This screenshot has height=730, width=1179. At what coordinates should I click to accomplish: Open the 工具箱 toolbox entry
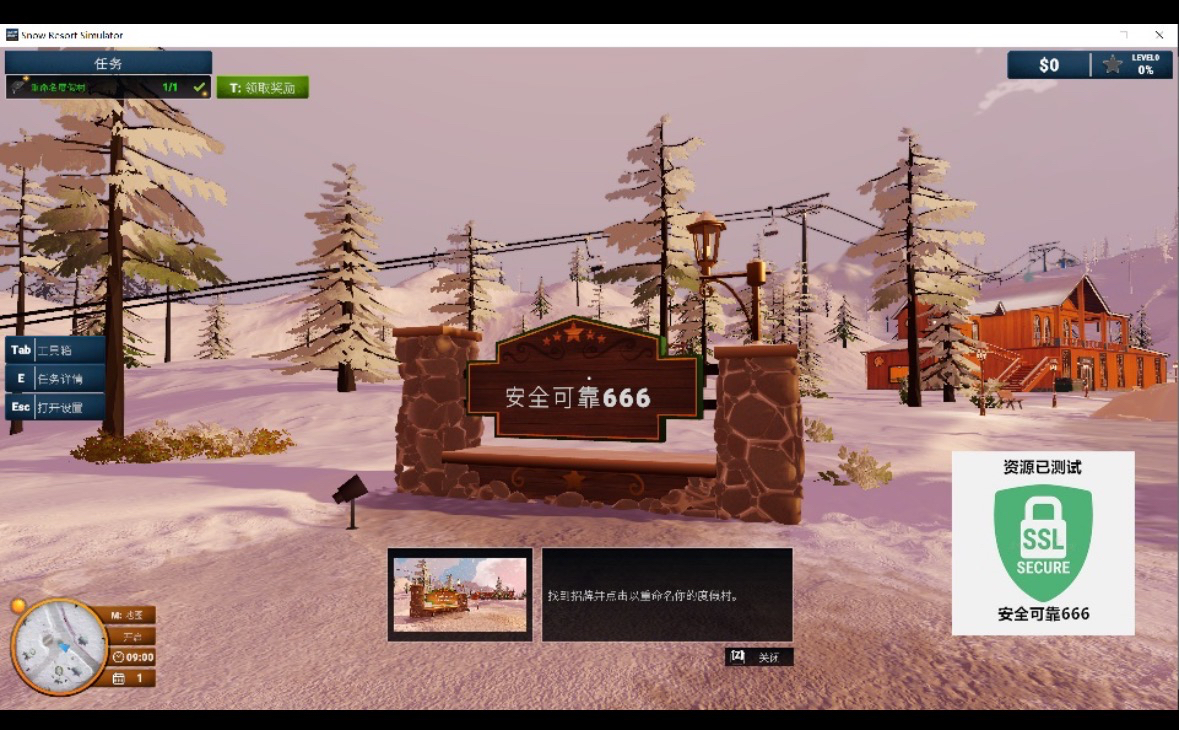(x=56, y=350)
